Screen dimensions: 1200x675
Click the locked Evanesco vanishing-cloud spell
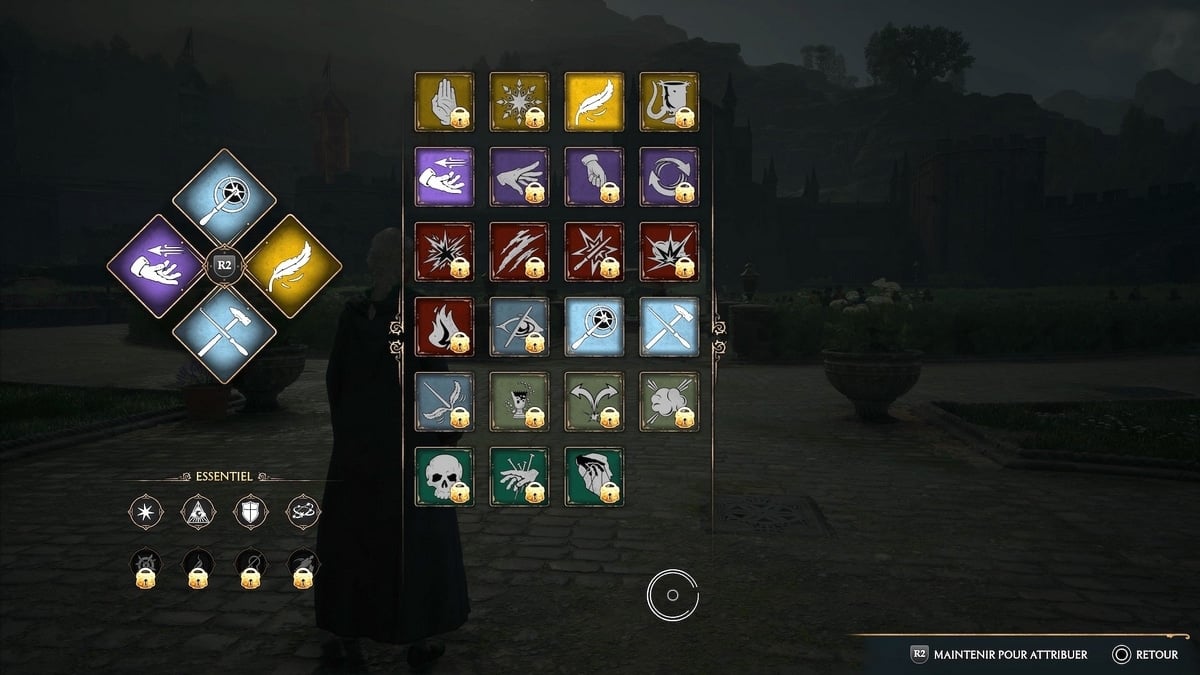point(668,401)
